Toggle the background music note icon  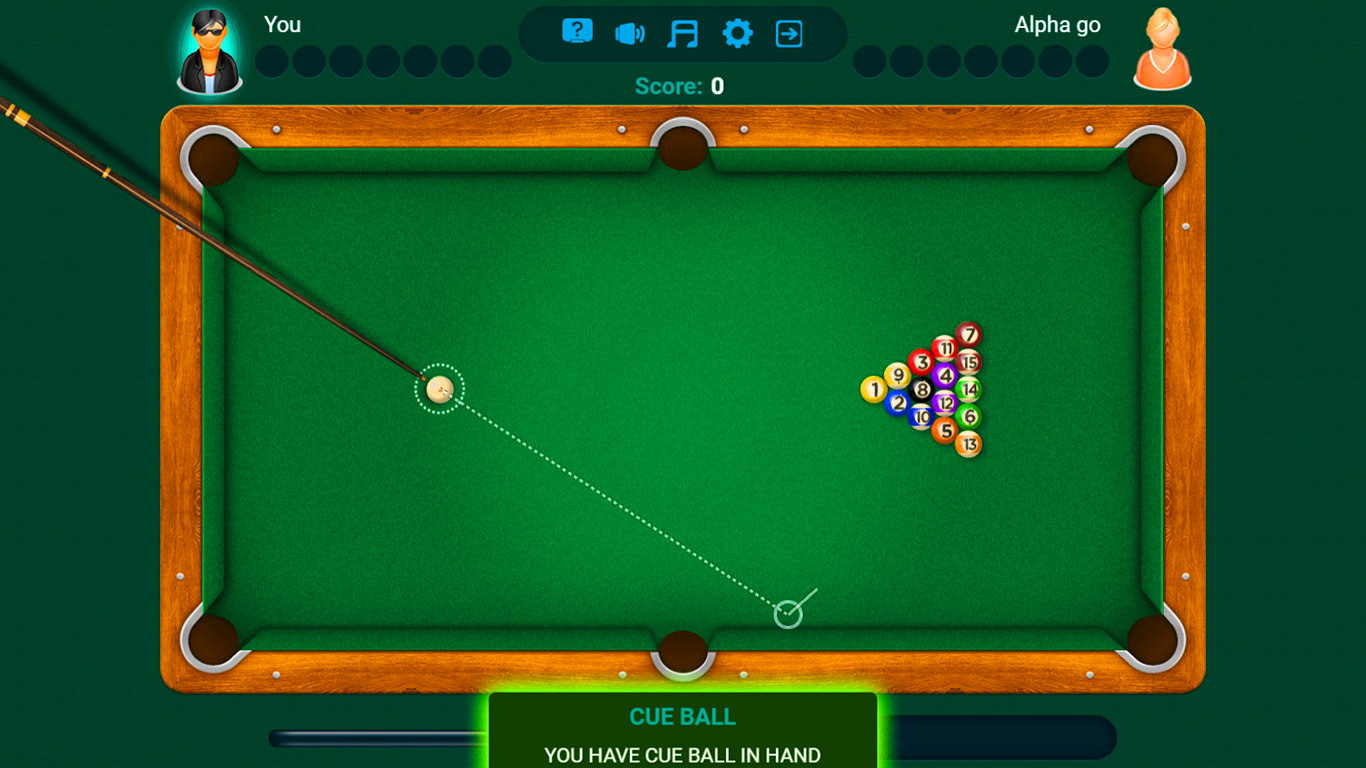tap(684, 32)
